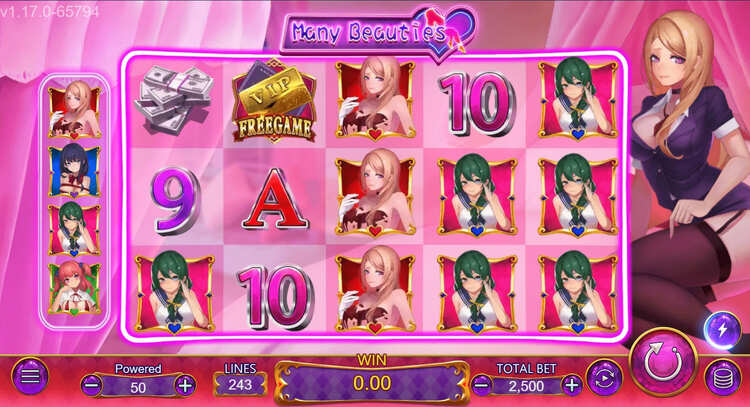Increase the Powered value

[185, 384]
